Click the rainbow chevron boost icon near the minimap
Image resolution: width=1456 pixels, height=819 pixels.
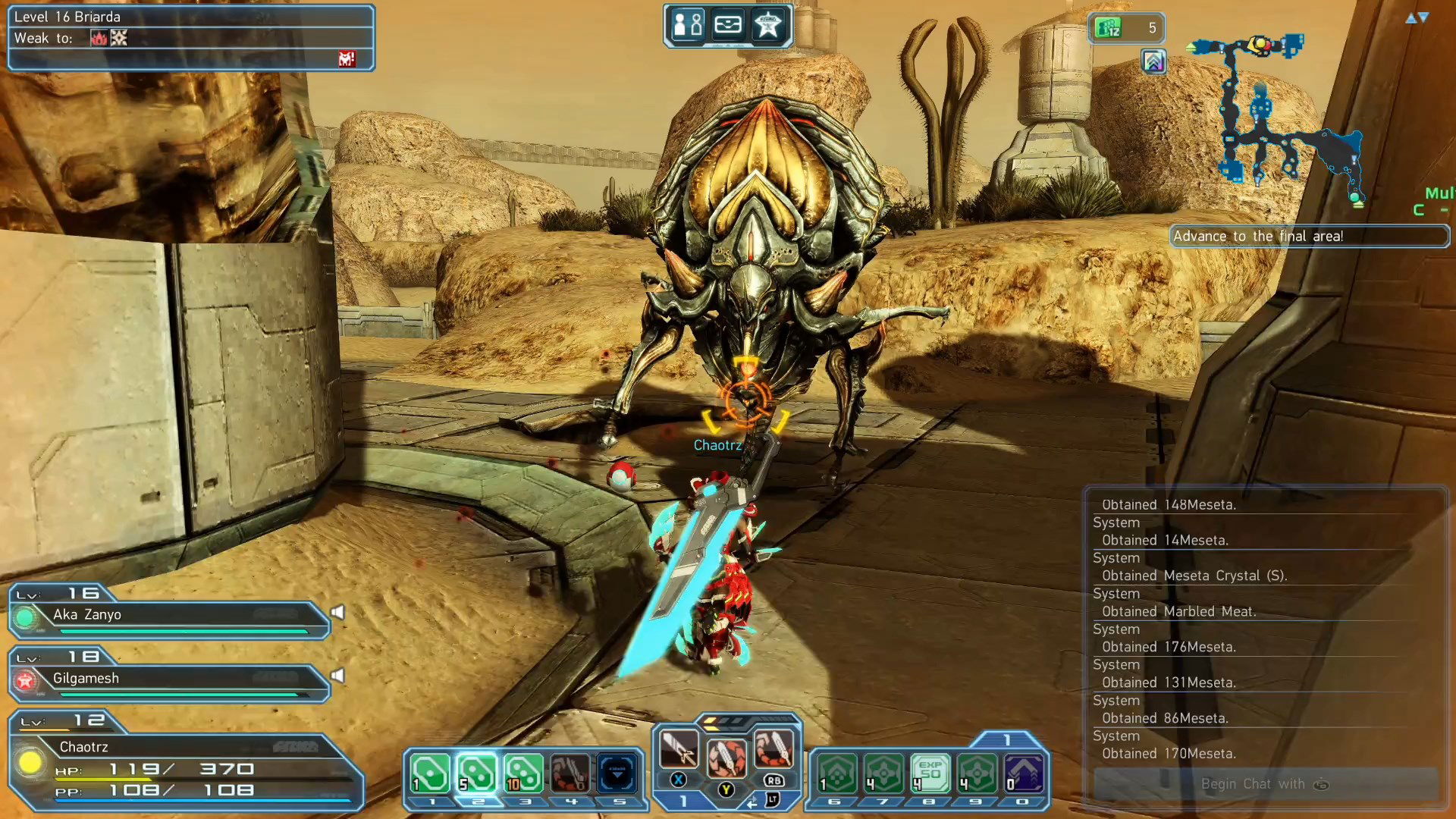pyautogui.click(x=1153, y=61)
